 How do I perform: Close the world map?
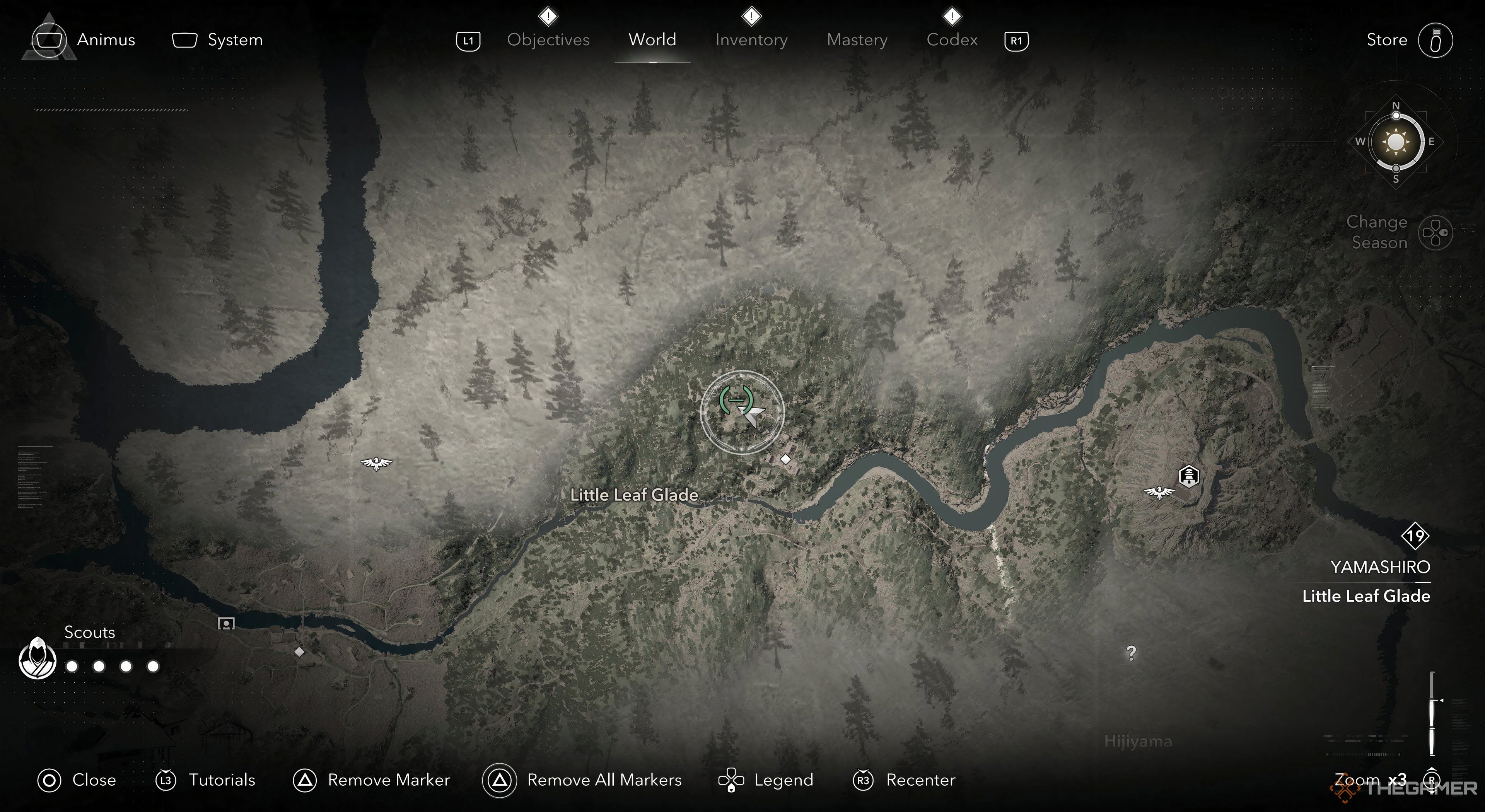pos(93,780)
